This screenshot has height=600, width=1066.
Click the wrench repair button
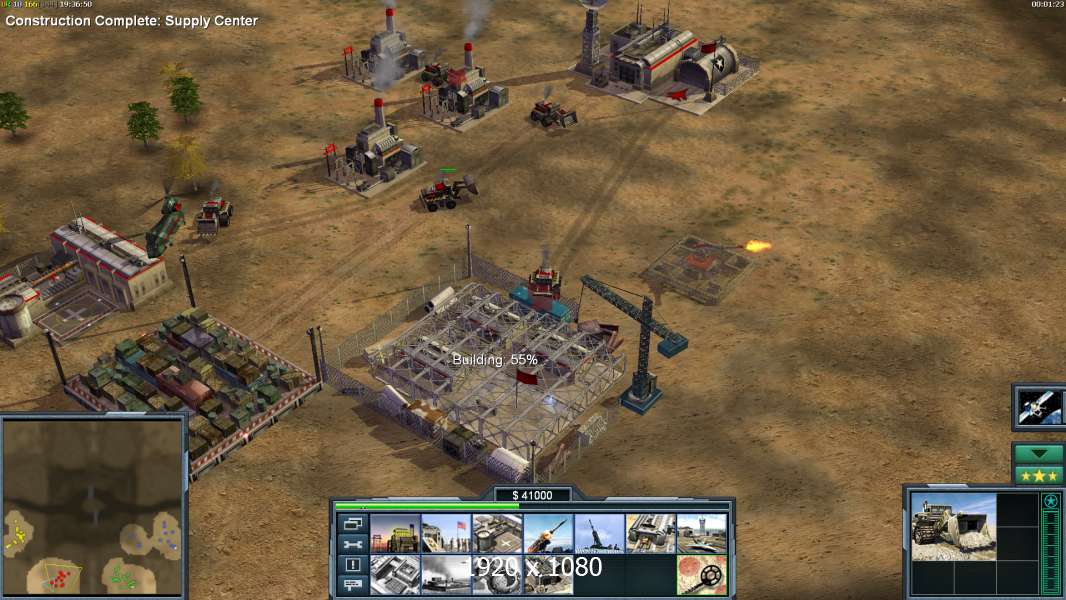pos(352,545)
